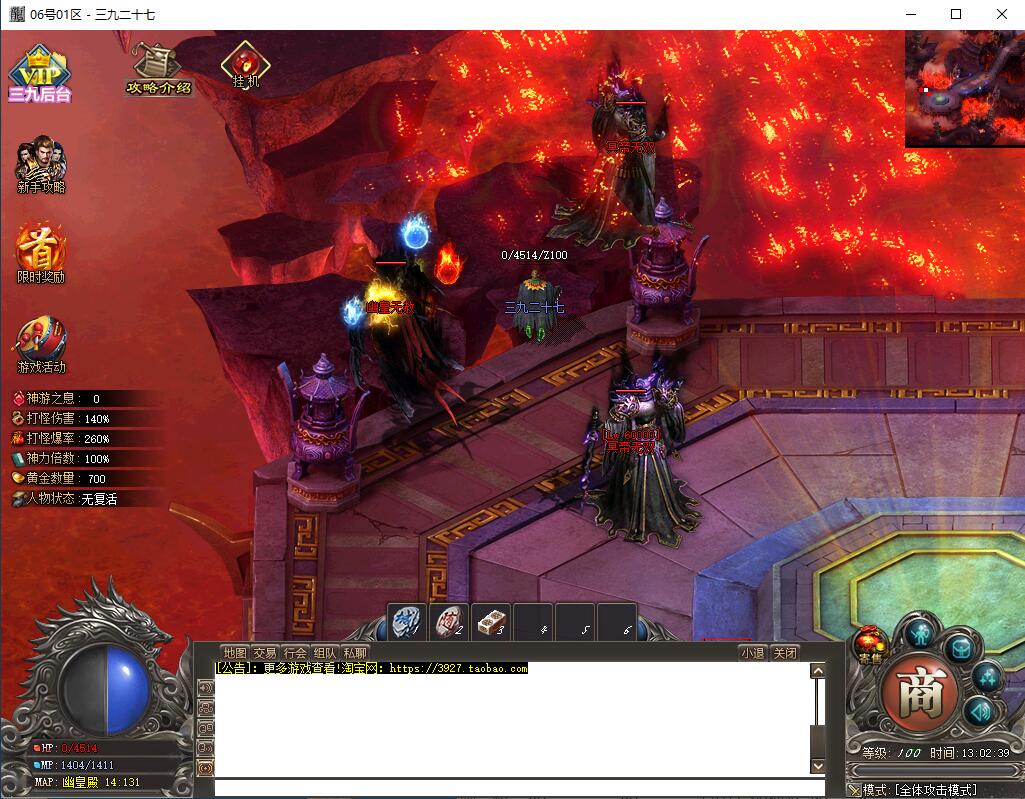Click the minimap in the corner
The height and width of the screenshot is (799, 1025).
point(964,89)
